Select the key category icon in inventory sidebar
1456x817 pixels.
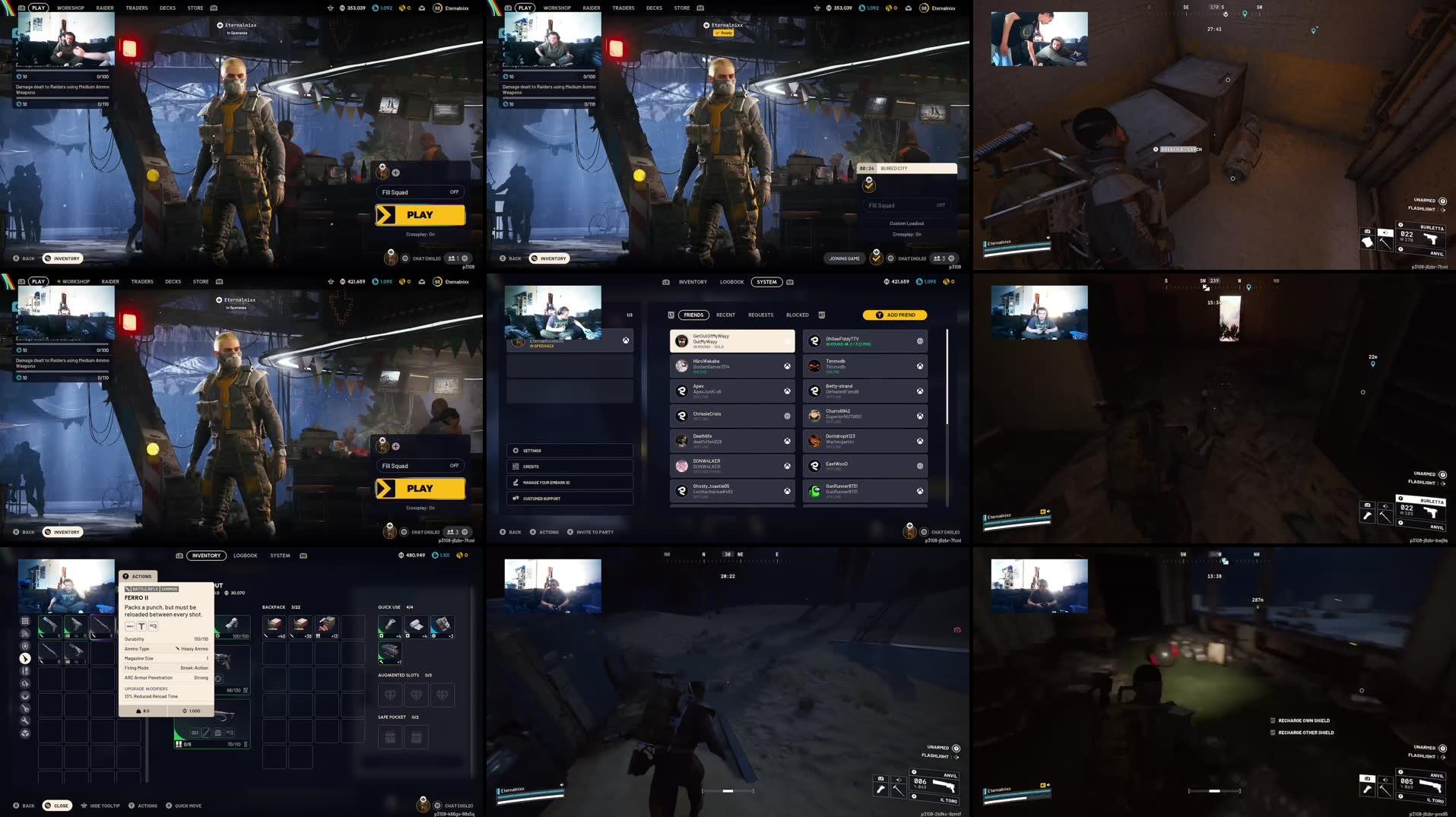coord(25,708)
